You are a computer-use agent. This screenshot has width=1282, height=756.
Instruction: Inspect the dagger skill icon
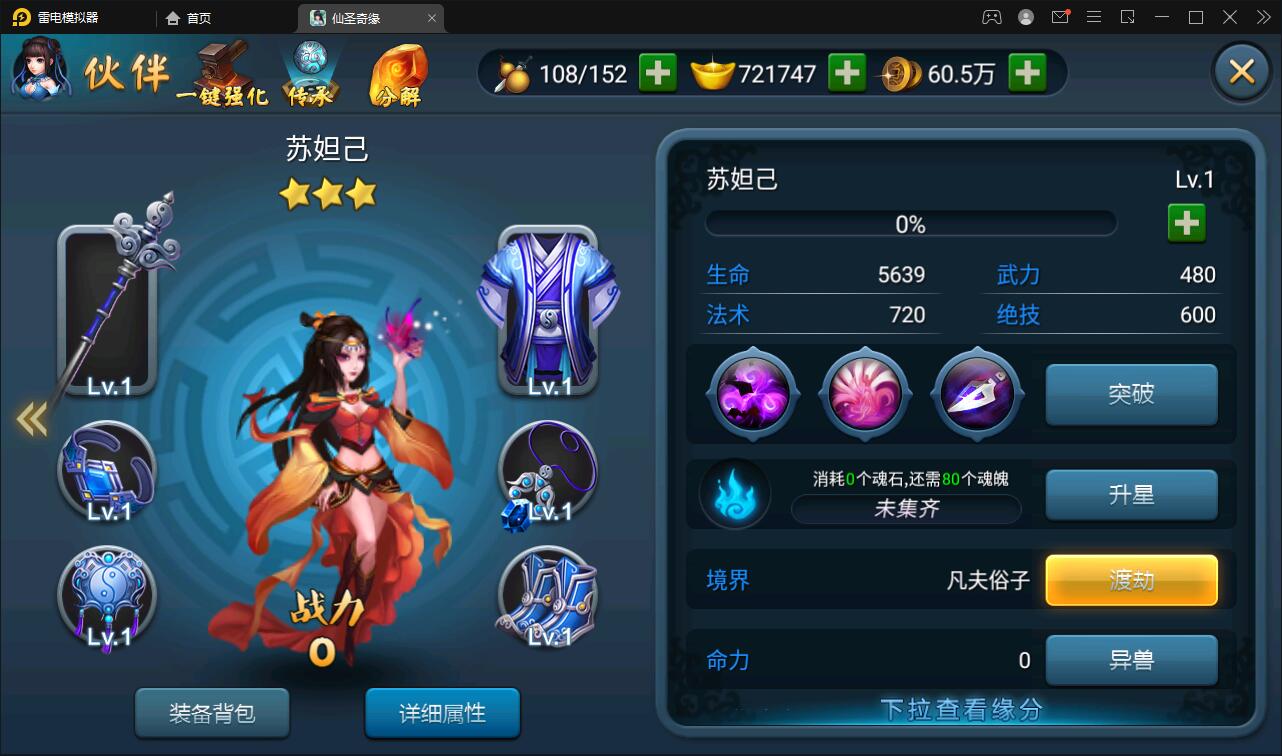[977, 392]
